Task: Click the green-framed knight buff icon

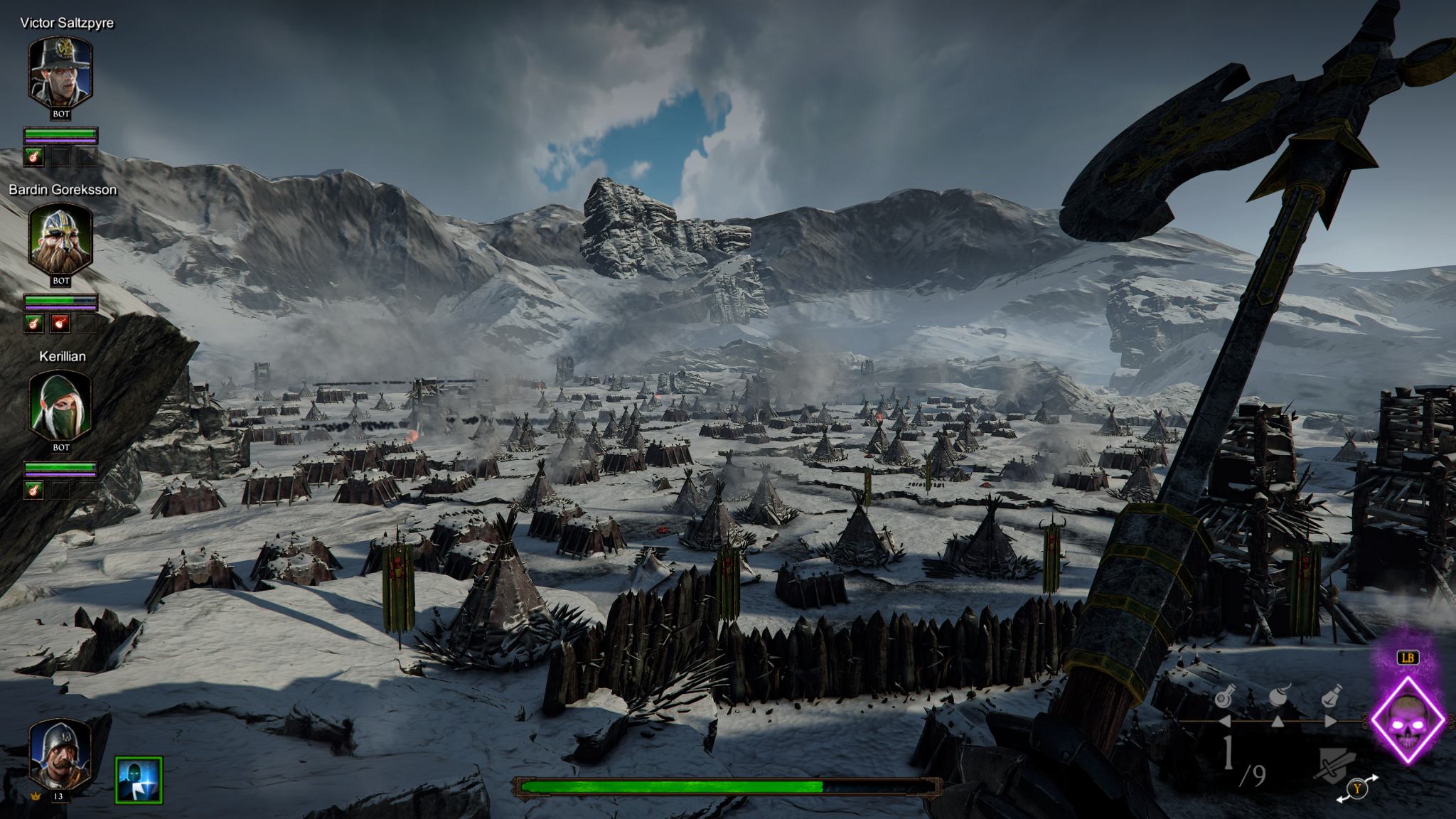Action: pos(139,780)
